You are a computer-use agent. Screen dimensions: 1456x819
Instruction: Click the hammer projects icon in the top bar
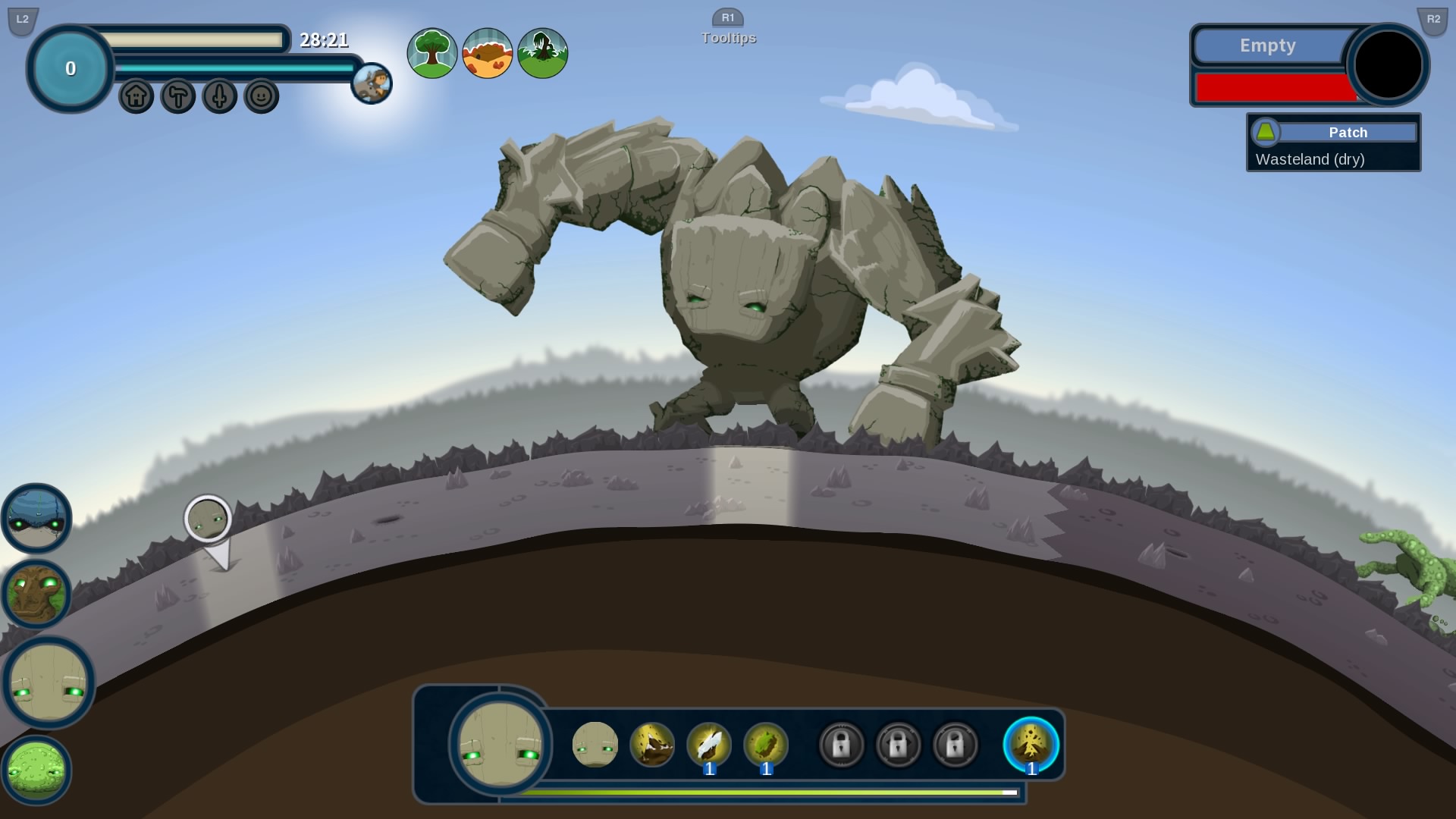pos(177,96)
